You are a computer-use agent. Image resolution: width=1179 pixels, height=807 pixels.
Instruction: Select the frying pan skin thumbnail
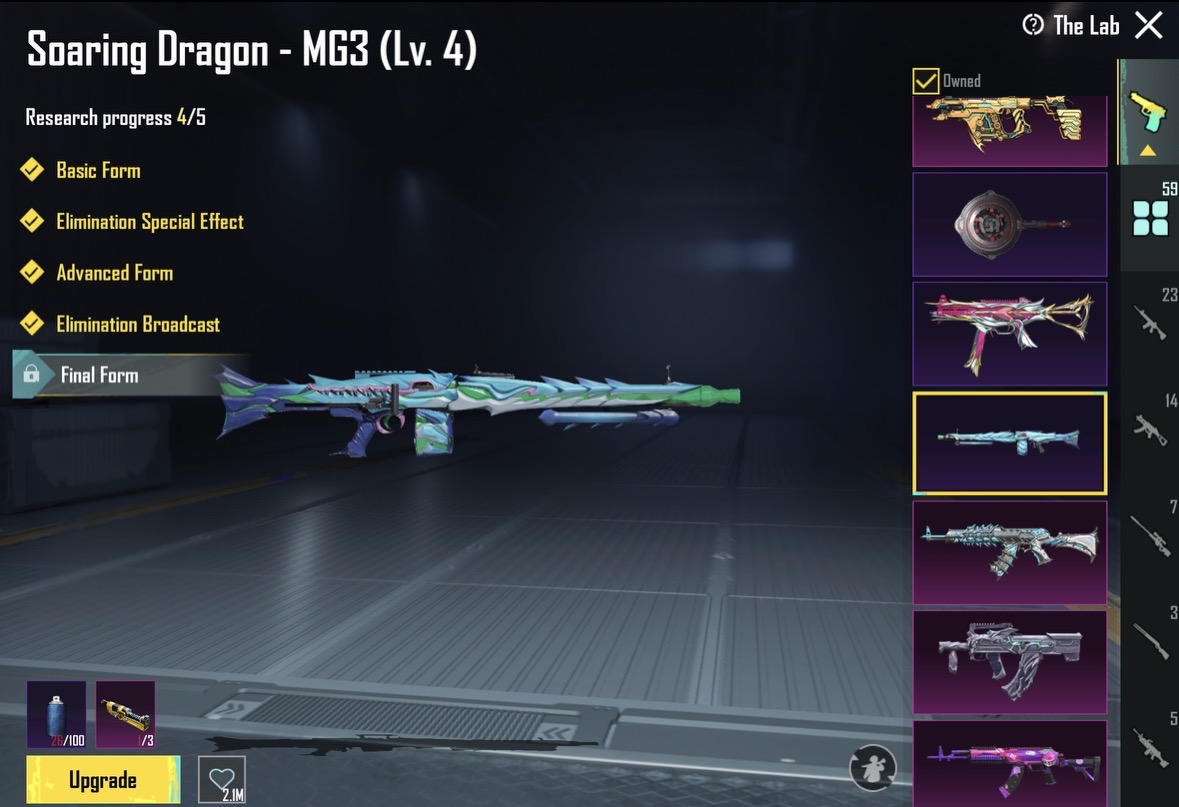pyautogui.click(x=1010, y=224)
